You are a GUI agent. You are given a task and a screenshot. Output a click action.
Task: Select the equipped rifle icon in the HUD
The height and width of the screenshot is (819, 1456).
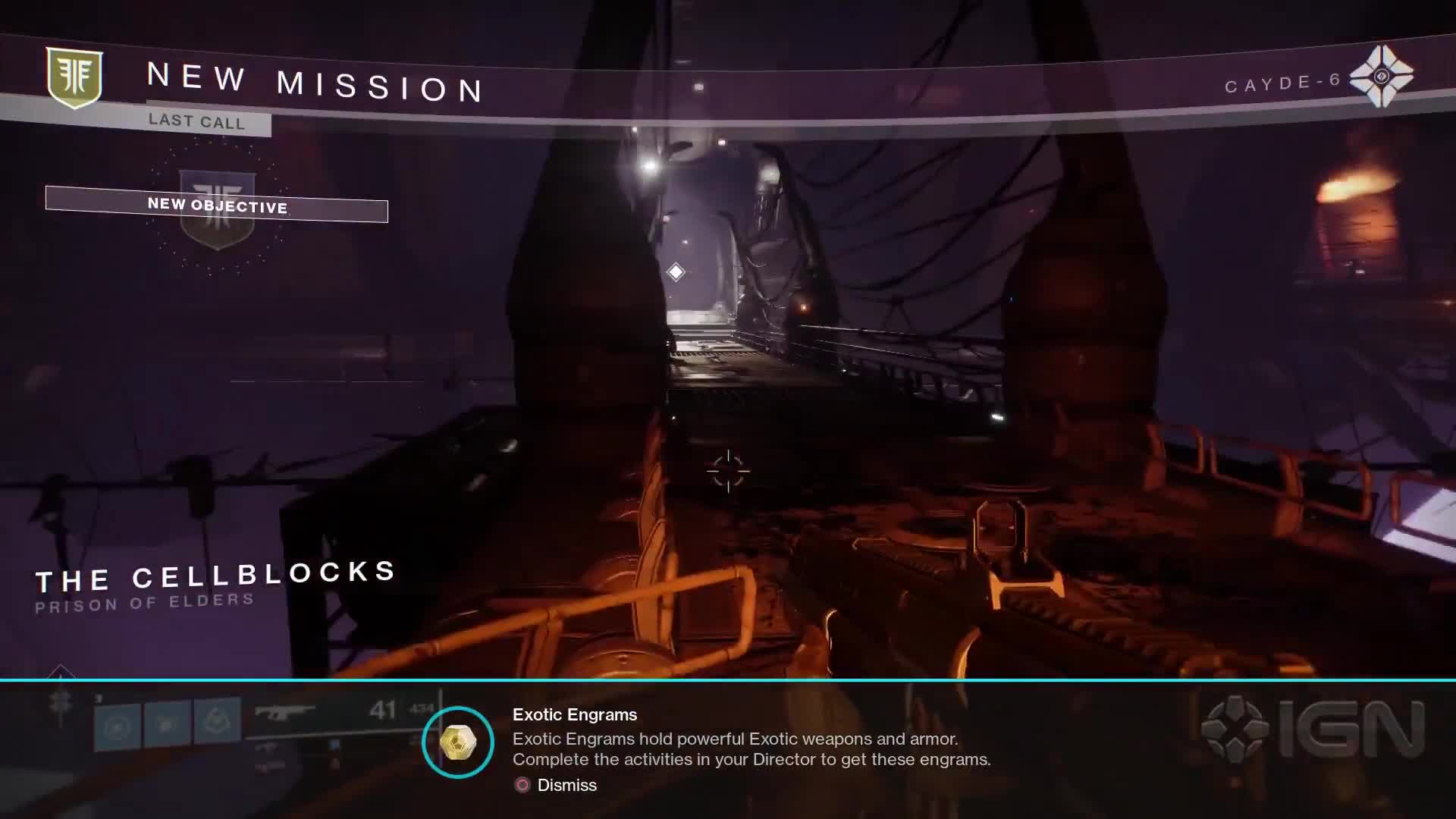click(284, 713)
